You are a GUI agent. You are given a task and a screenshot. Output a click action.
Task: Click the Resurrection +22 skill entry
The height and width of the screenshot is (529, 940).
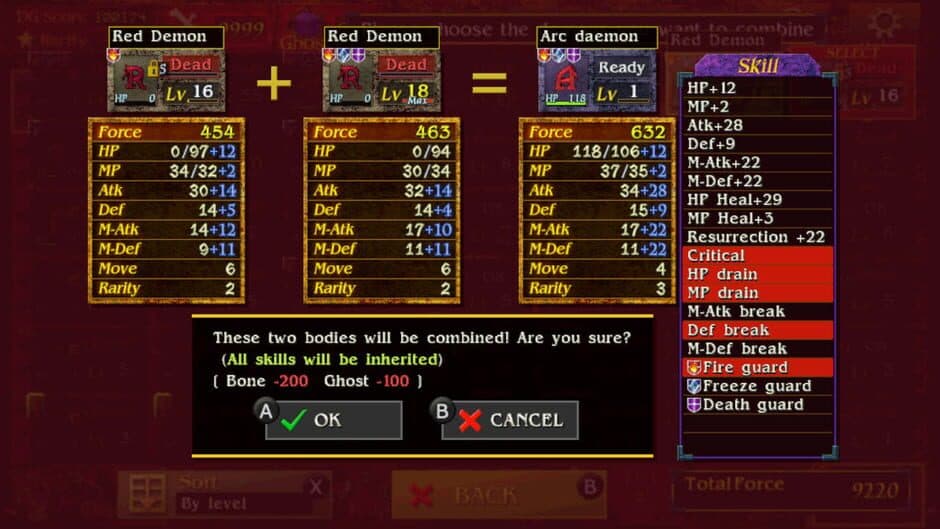(757, 237)
